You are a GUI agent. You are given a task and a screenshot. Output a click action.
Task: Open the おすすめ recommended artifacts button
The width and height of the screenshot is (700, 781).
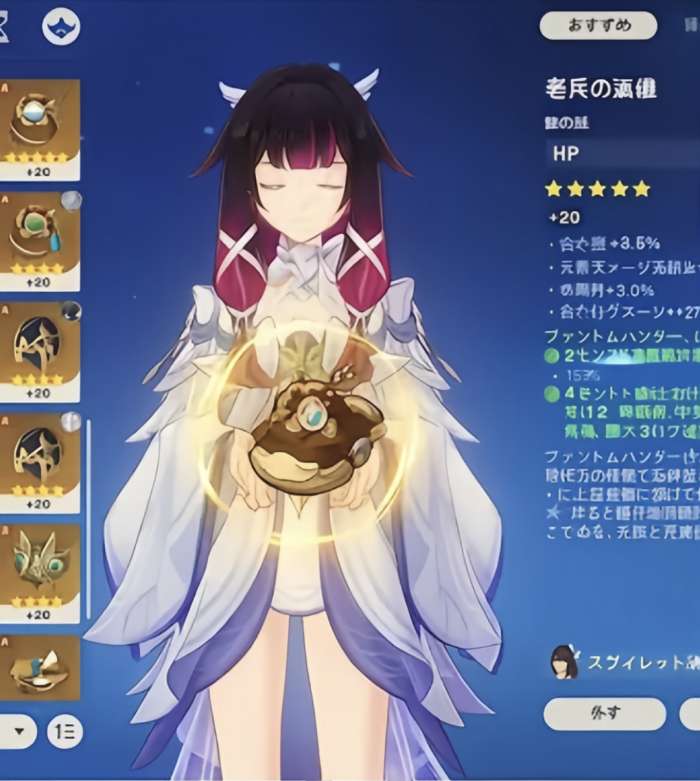coord(598,26)
